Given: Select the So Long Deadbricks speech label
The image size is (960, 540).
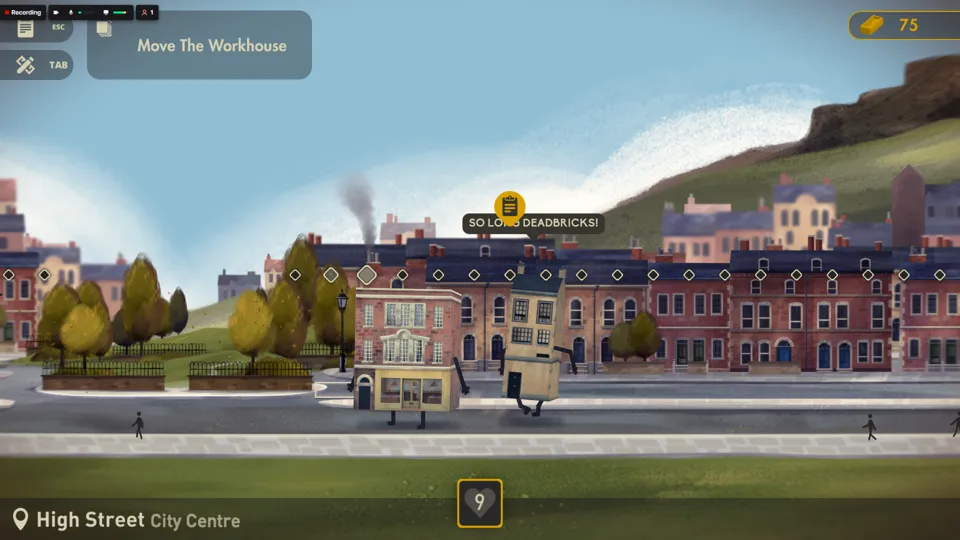Looking at the screenshot, I should [534, 223].
